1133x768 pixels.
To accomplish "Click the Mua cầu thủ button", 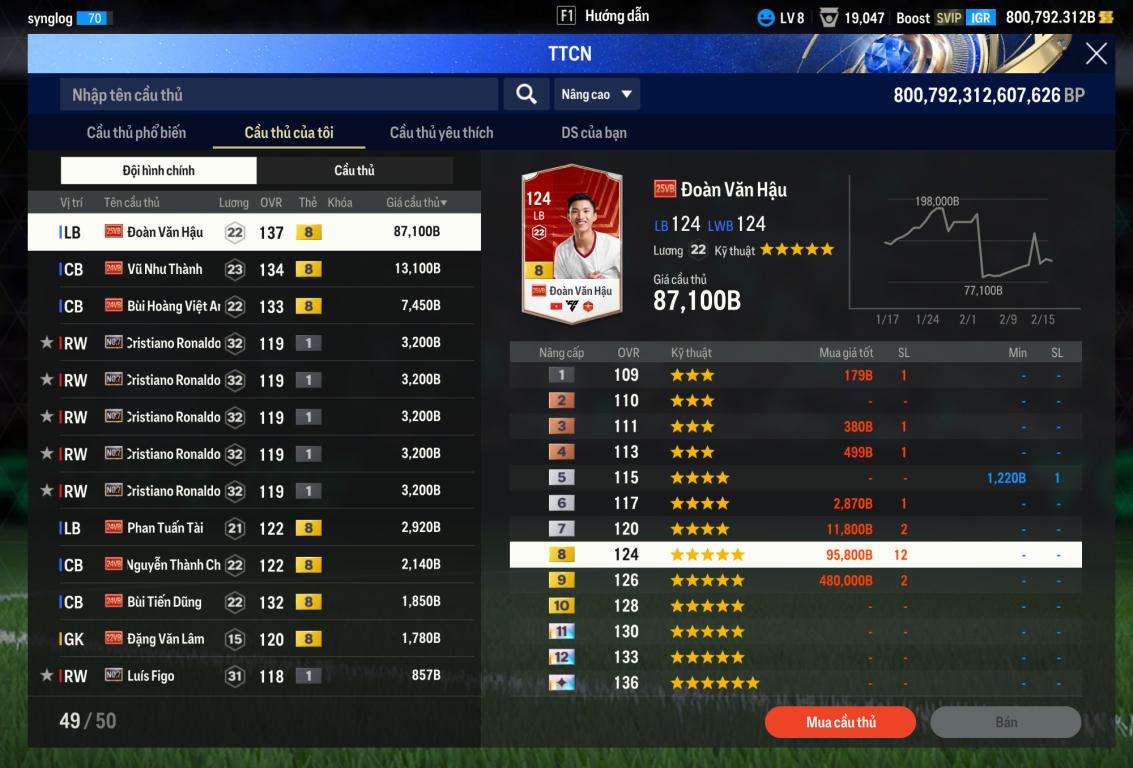I will (840, 722).
